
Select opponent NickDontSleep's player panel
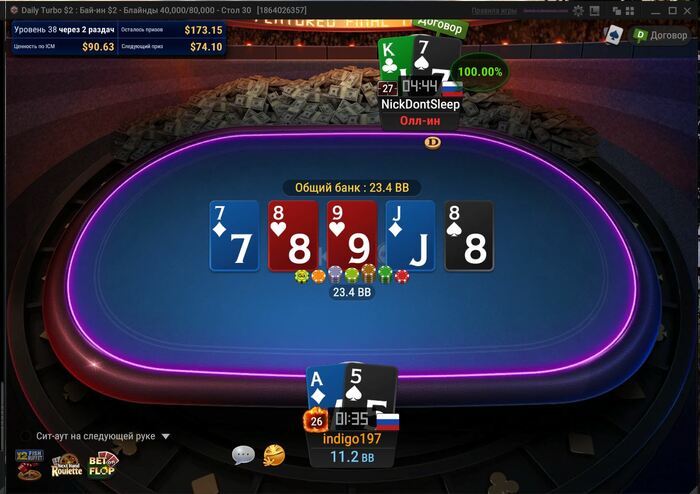click(x=419, y=104)
